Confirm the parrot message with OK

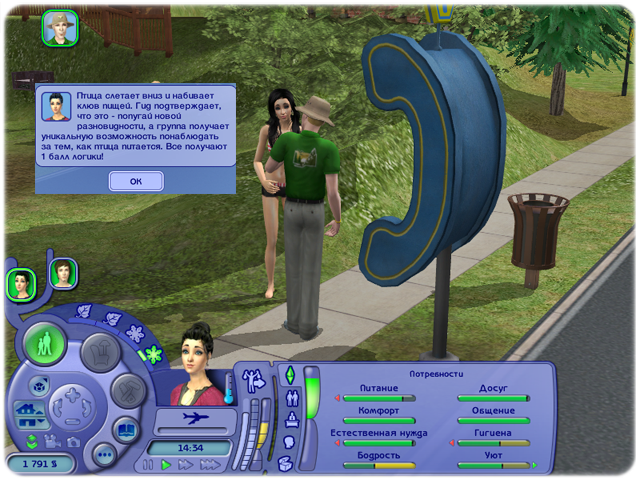click(x=136, y=181)
